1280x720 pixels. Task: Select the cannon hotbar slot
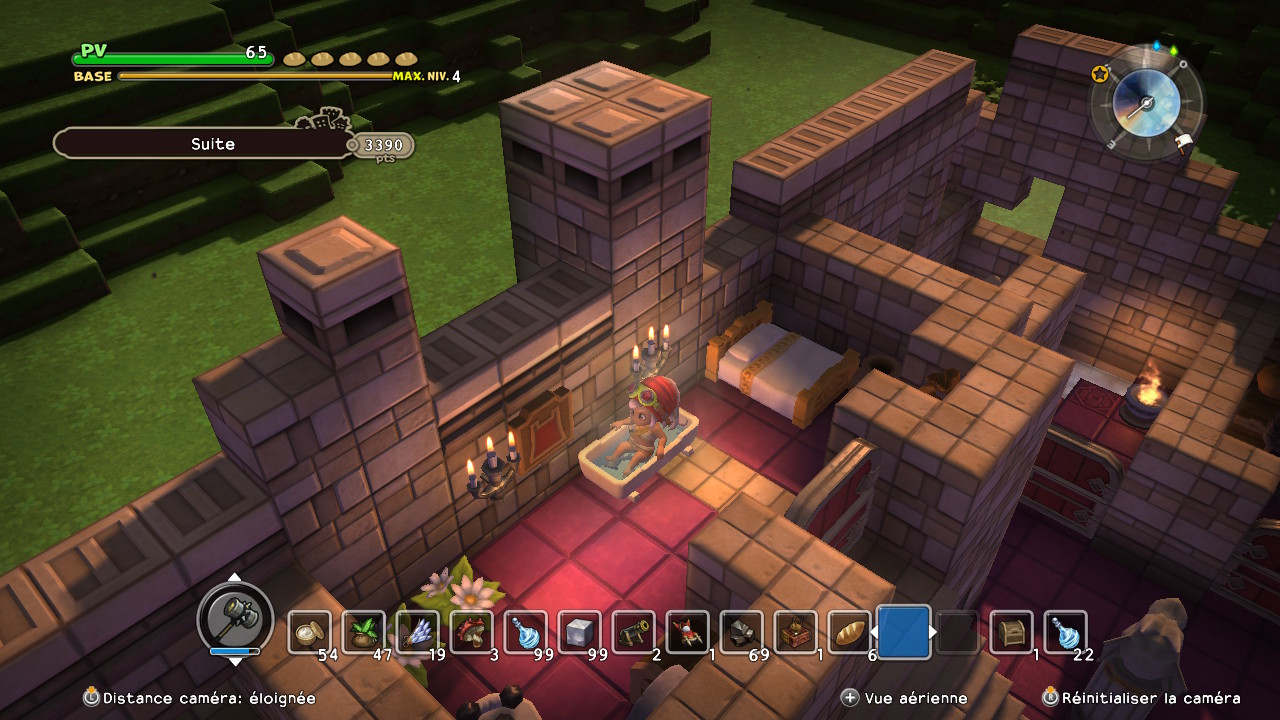[634, 632]
